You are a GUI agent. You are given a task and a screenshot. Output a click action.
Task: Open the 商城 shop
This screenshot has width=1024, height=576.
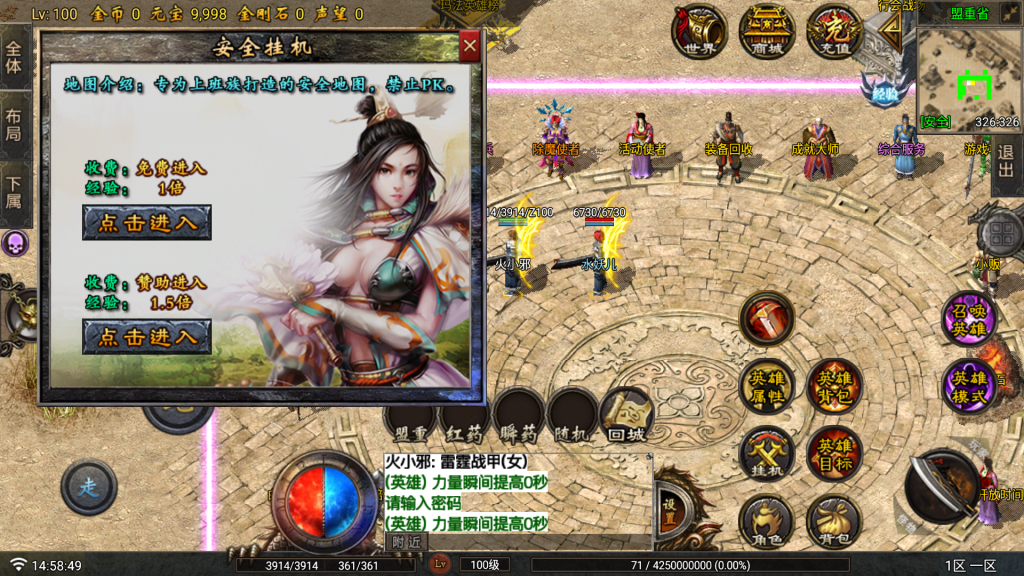pos(767,31)
